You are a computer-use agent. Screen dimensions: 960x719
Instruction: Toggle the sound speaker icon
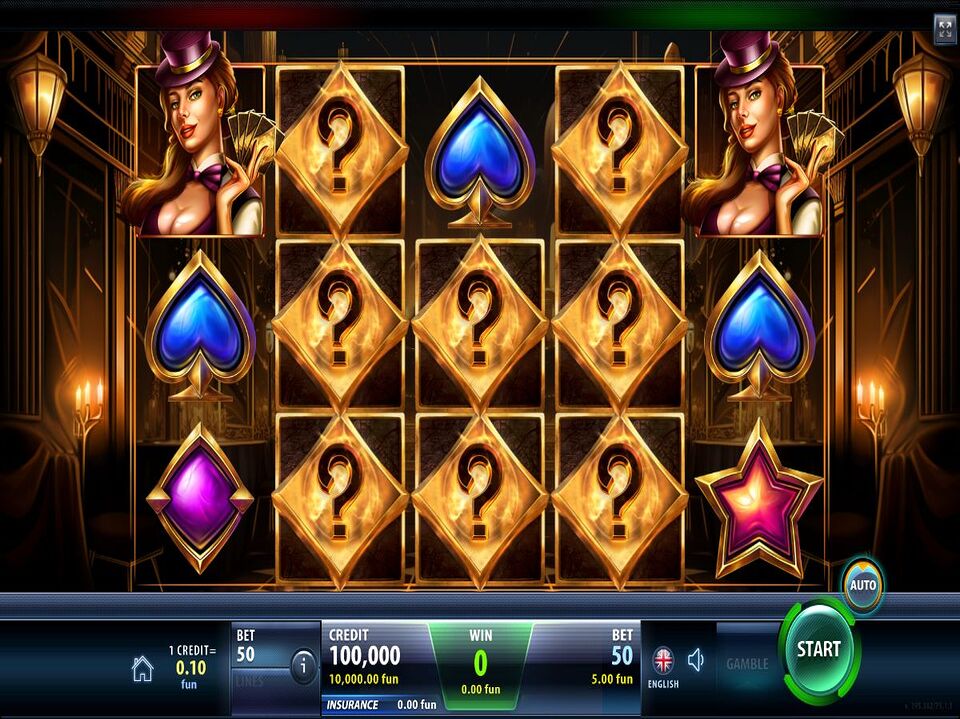click(696, 660)
